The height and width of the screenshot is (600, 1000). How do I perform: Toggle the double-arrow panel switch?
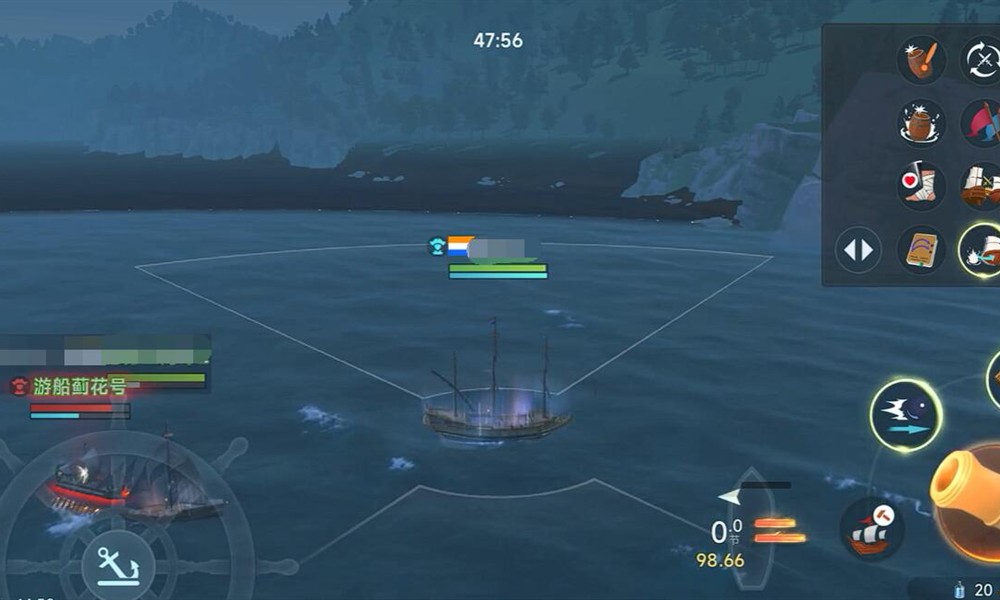click(858, 249)
